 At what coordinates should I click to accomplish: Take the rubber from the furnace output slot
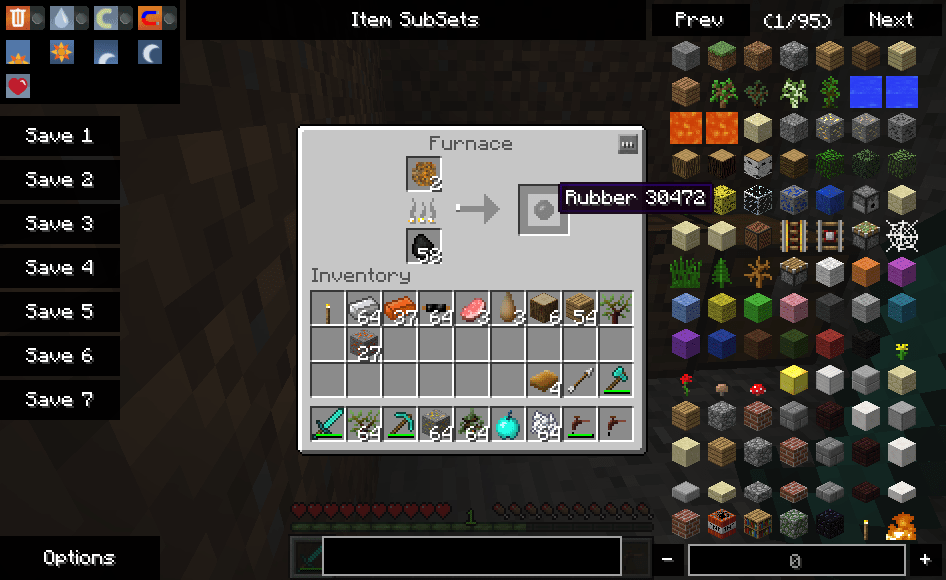click(543, 210)
